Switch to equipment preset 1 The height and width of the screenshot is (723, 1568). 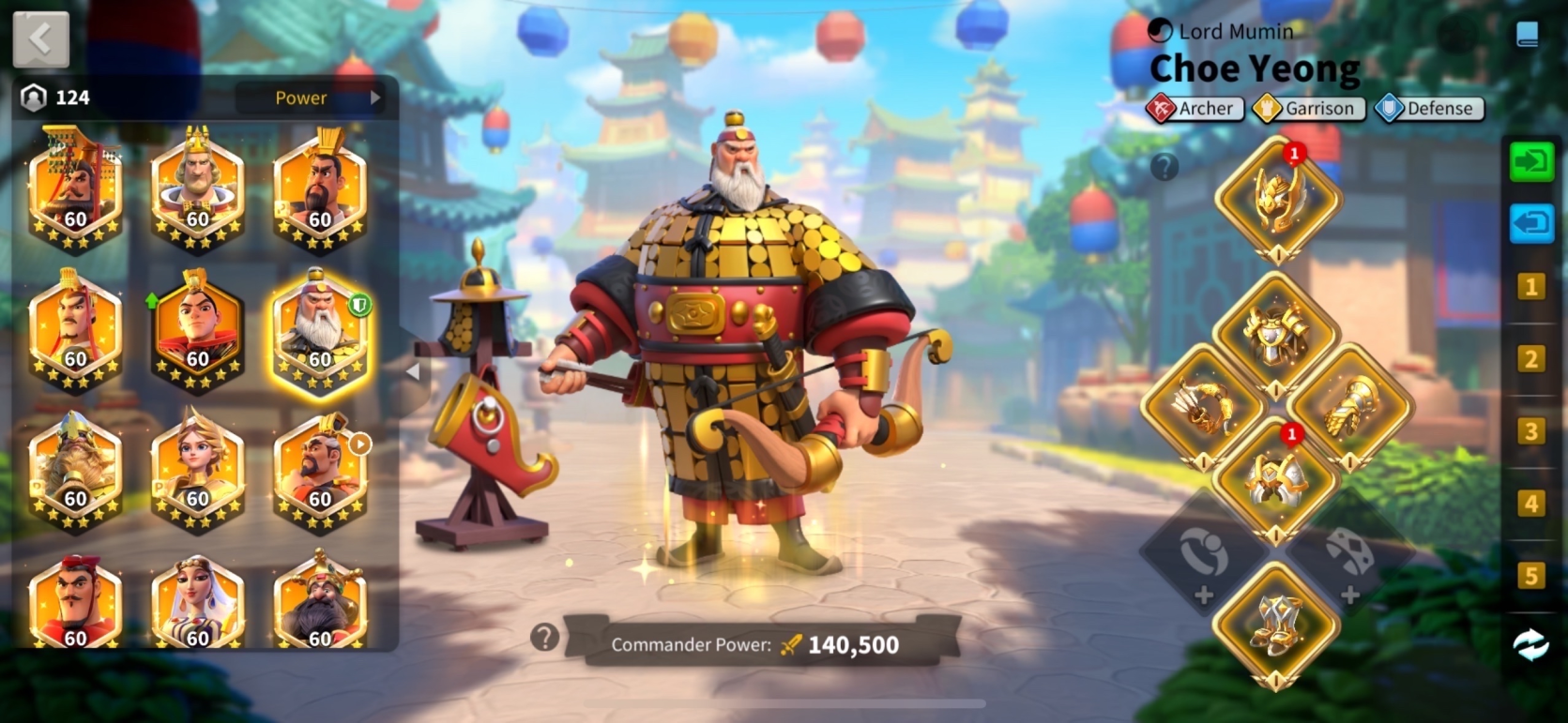[x=1530, y=286]
